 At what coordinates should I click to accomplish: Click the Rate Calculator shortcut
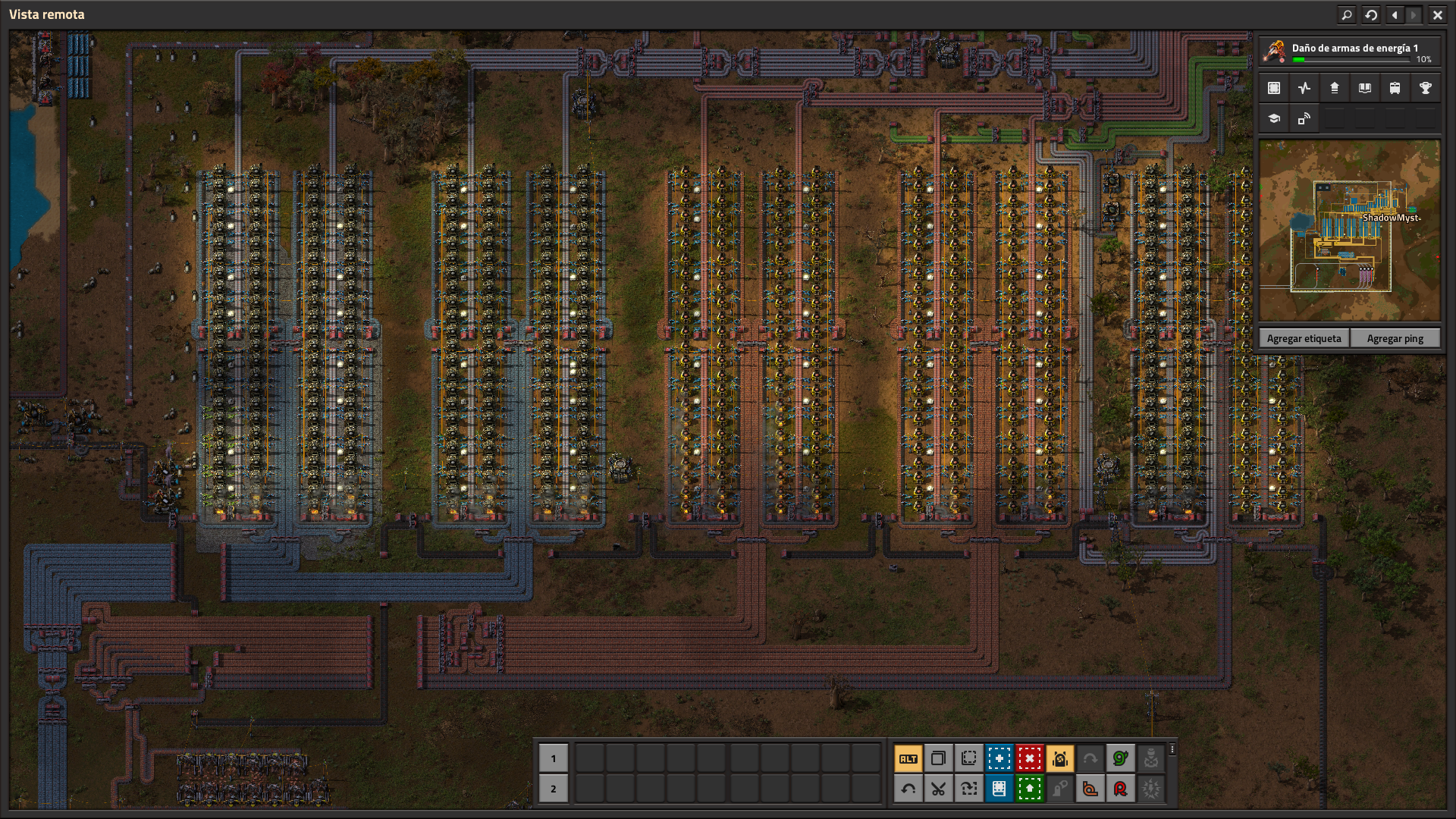(1120, 789)
